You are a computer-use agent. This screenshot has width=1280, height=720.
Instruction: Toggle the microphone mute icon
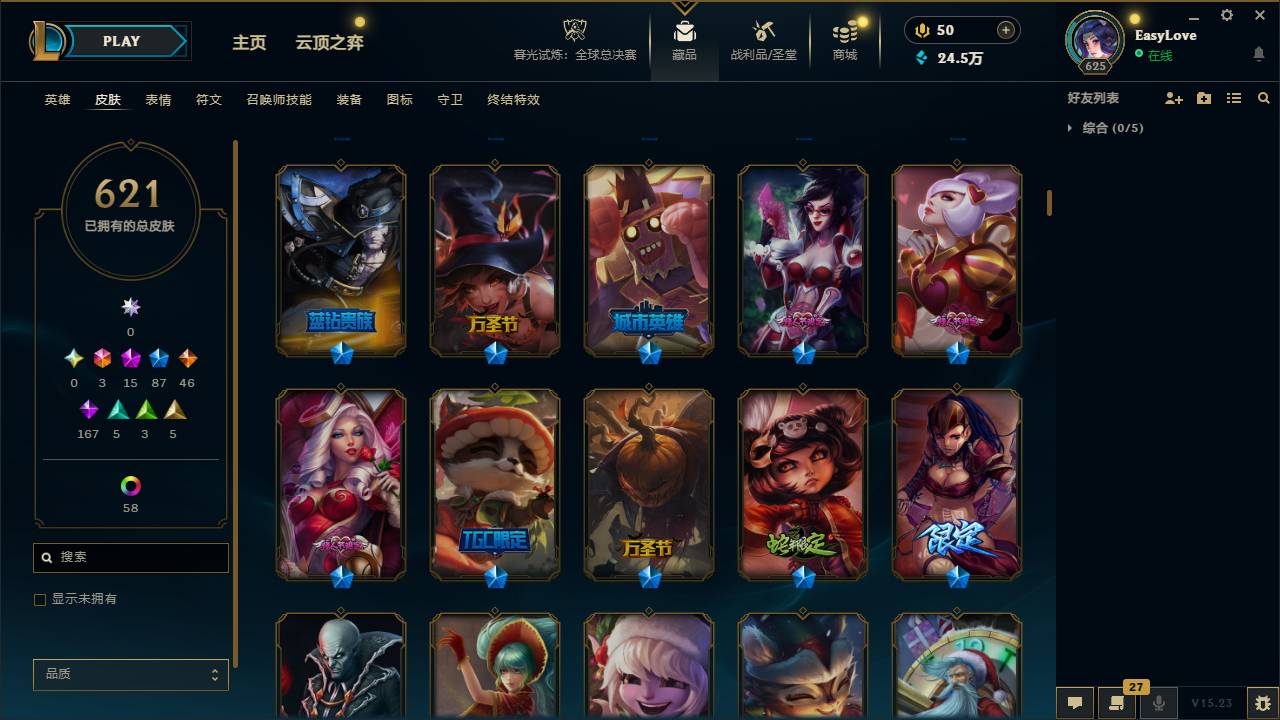pos(1157,703)
